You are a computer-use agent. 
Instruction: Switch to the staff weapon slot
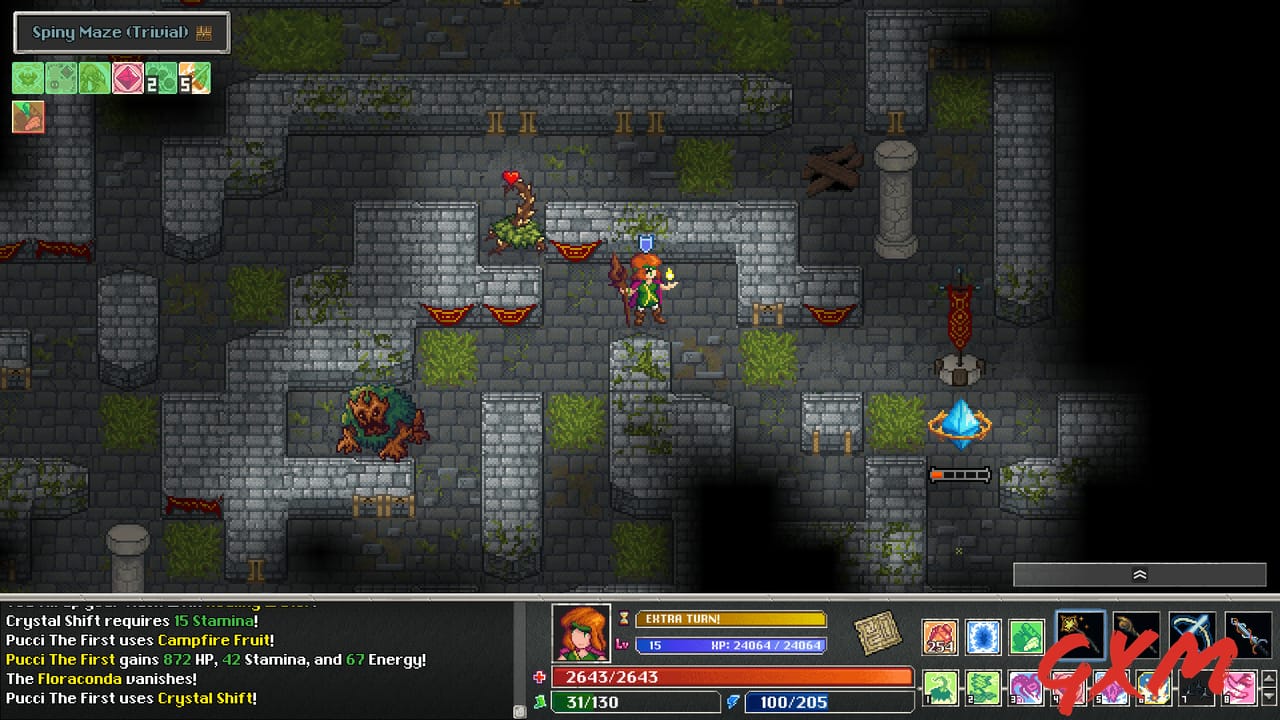[1137, 633]
